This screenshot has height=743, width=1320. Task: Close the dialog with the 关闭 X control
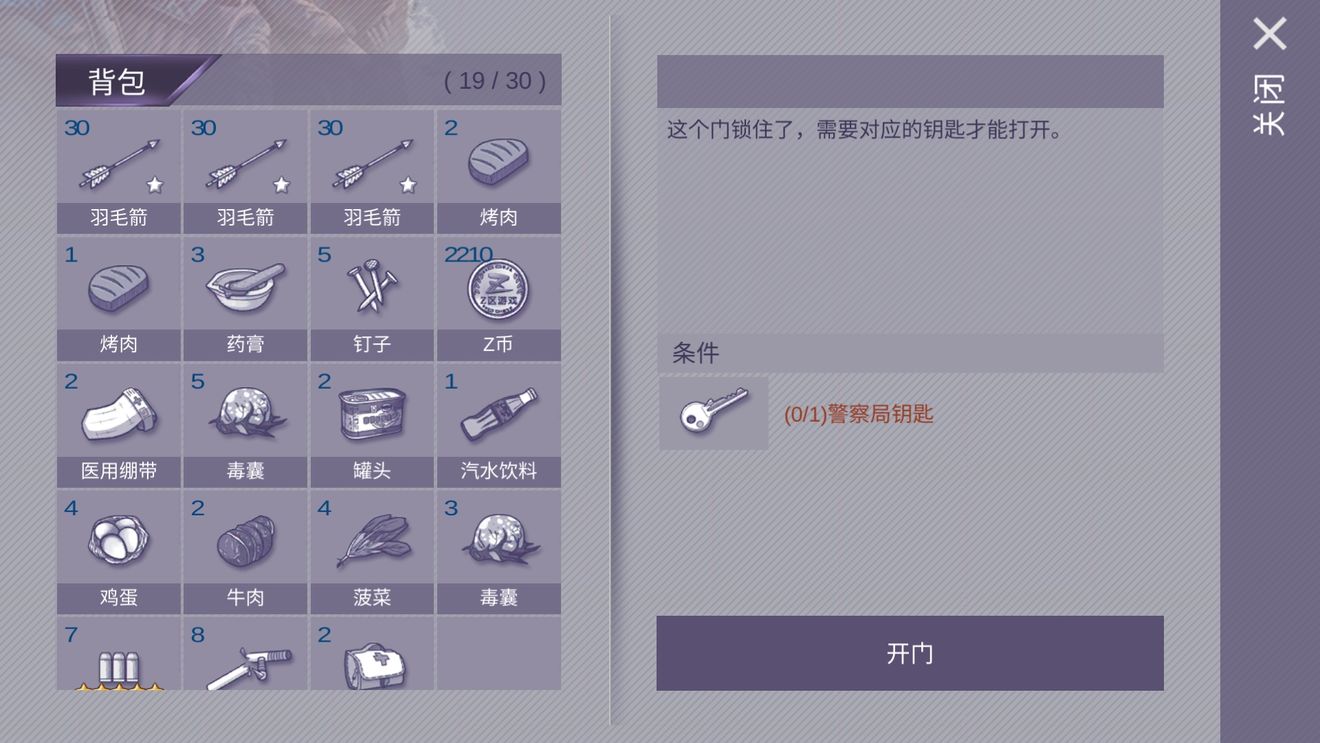tap(1267, 34)
